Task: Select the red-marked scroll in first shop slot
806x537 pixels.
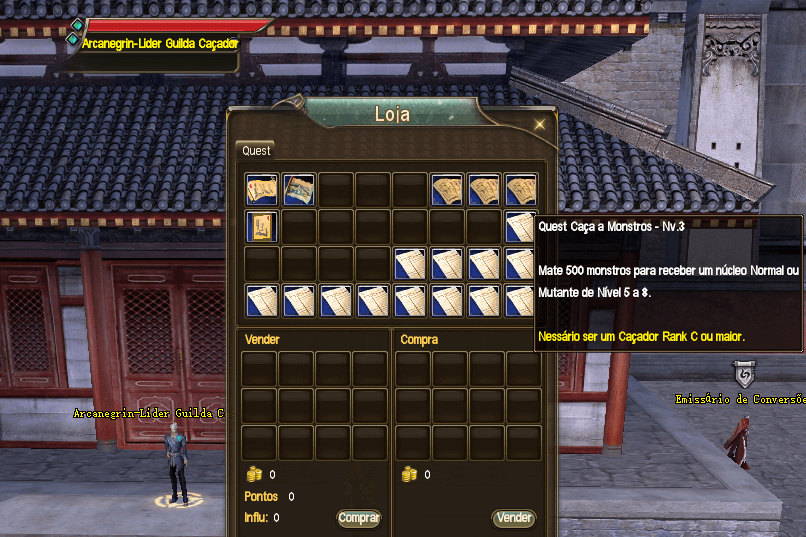Action: pyautogui.click(x=262, y=189)
